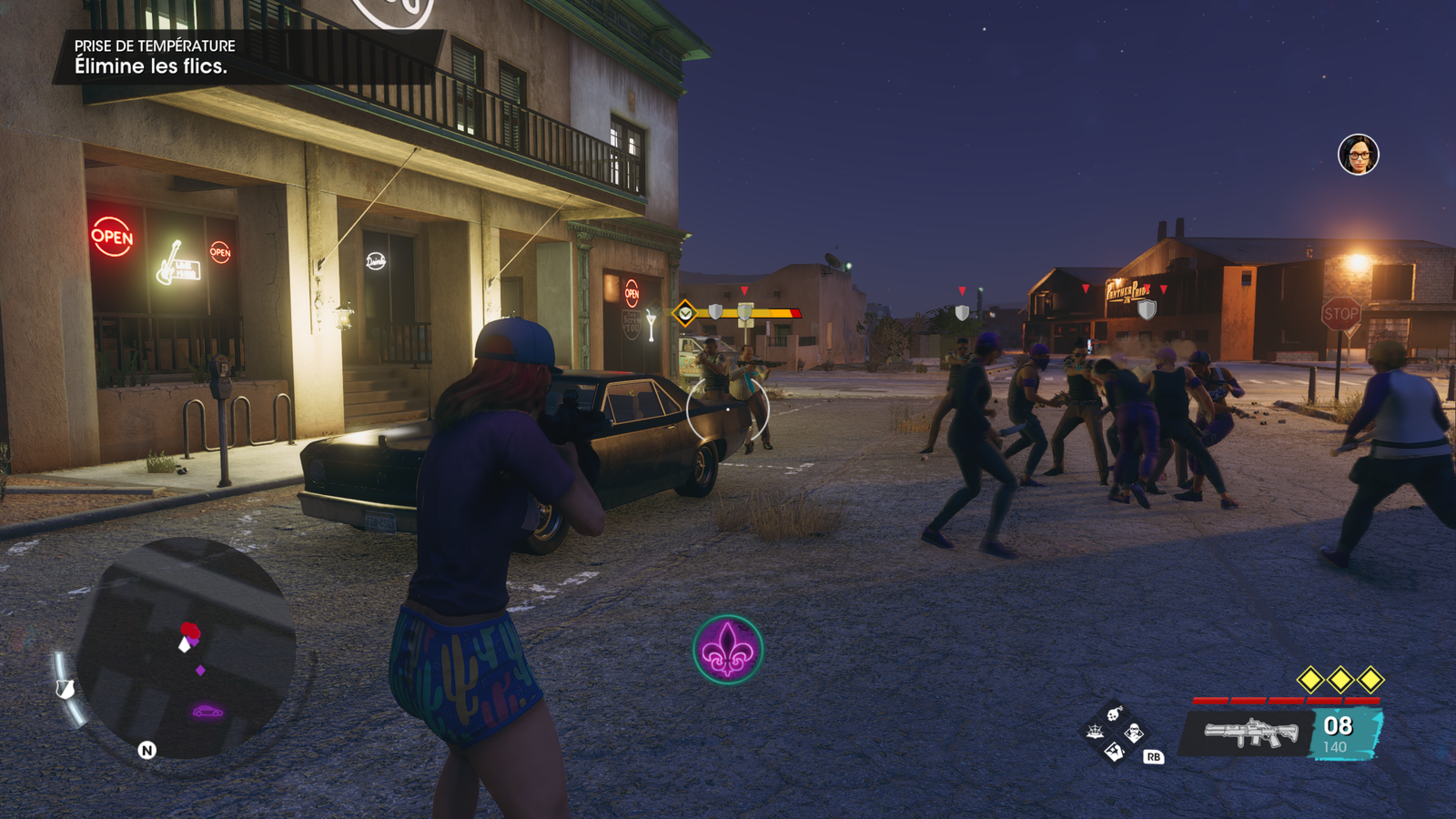Open the diamond-shaped skills selector
The height and width of the screenshot is (819, 1456).
point(1115,732)
